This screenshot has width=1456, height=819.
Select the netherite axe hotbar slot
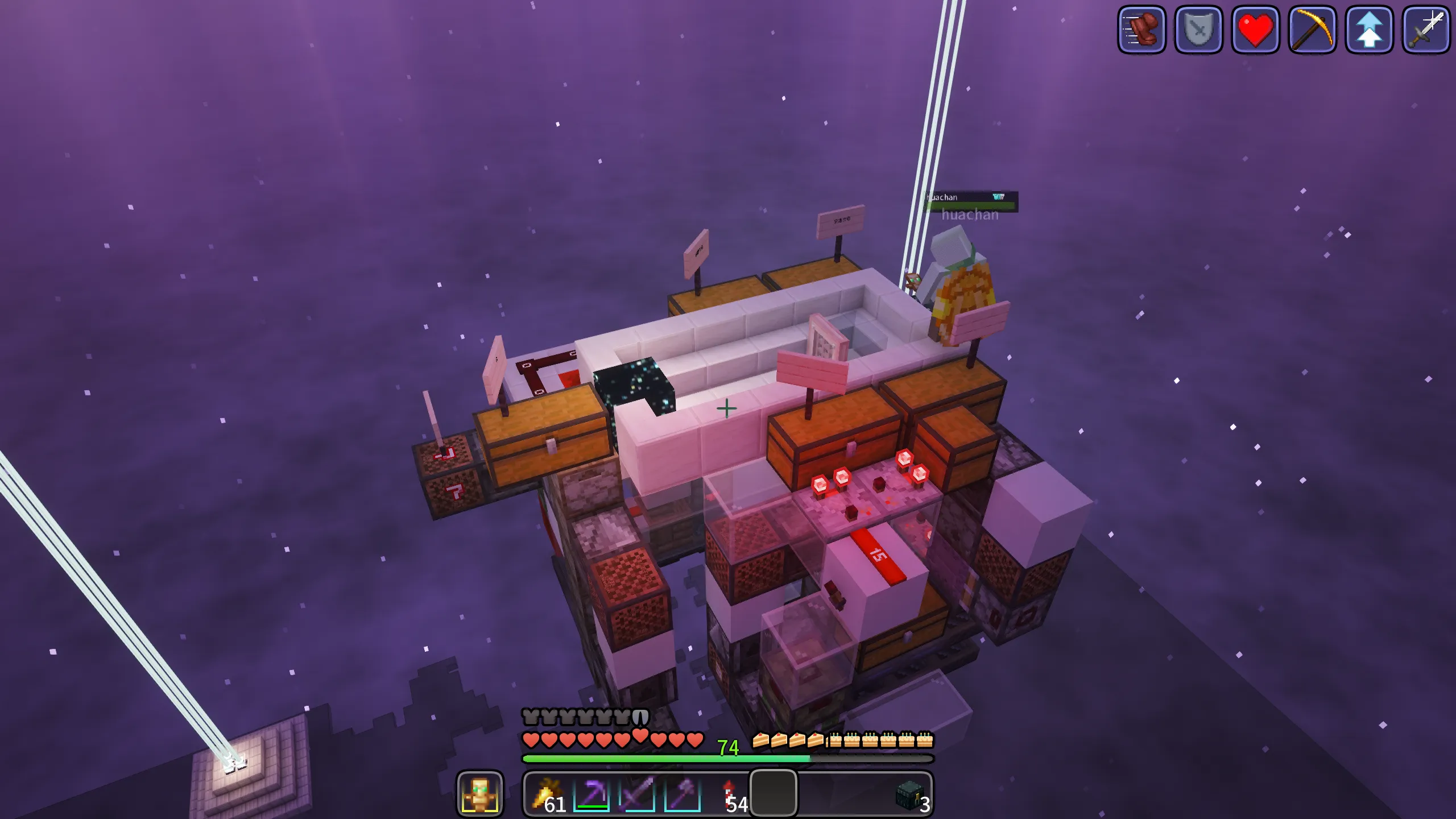point(682,794)
